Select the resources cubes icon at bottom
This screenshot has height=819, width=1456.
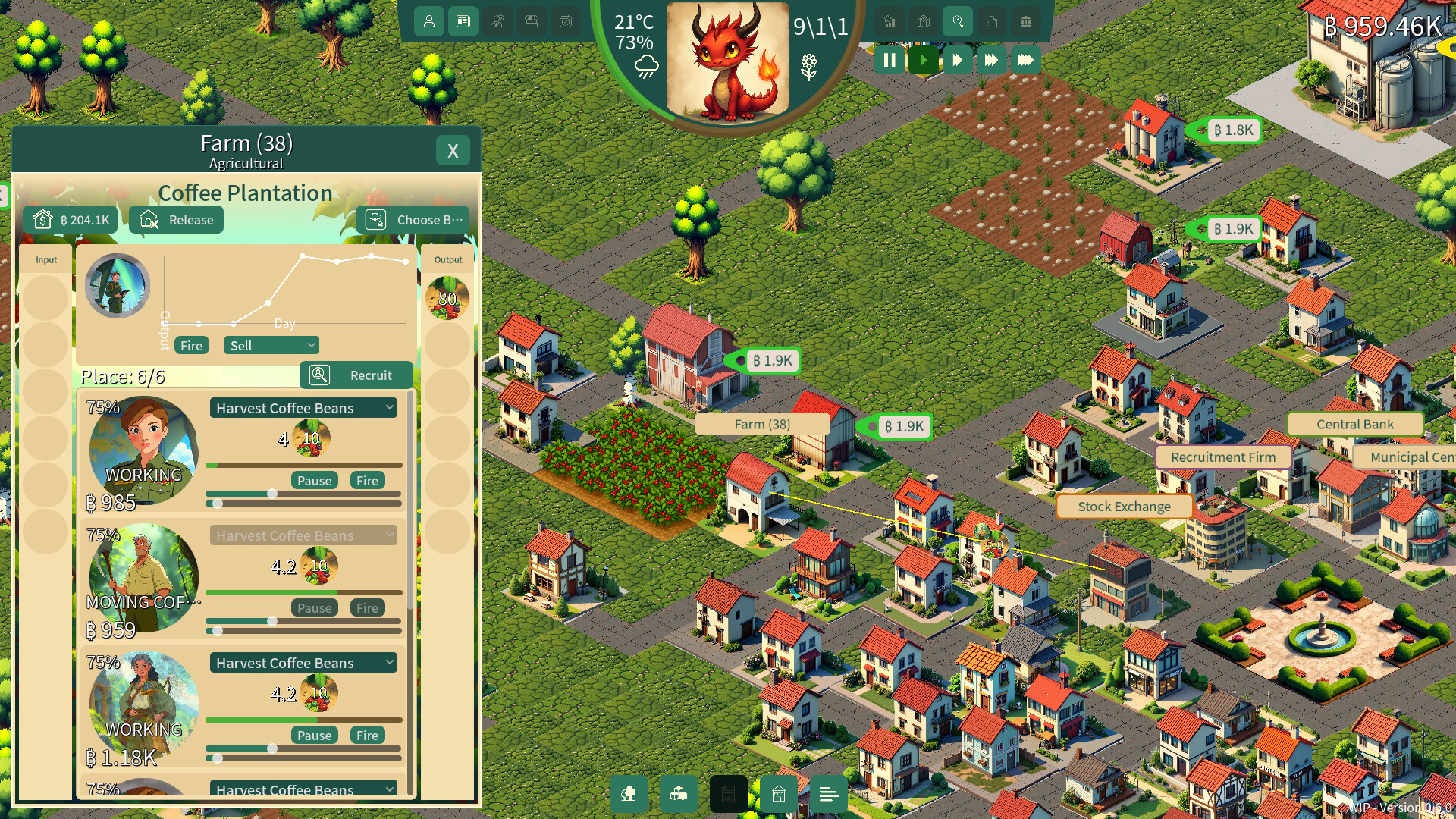point(679,794)
